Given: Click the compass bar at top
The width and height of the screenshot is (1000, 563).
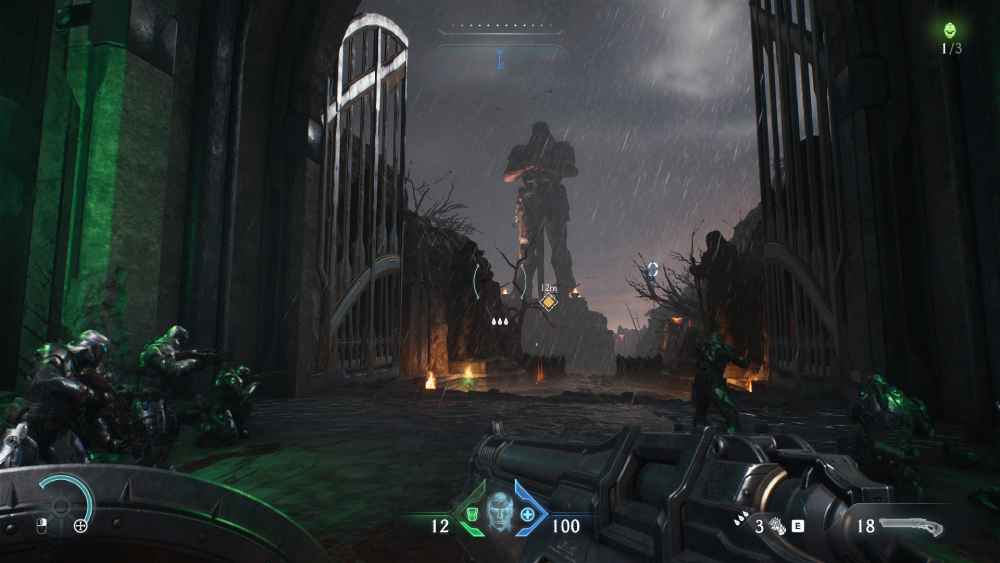Looking at the screenshot, I should [x=498, y=30].
